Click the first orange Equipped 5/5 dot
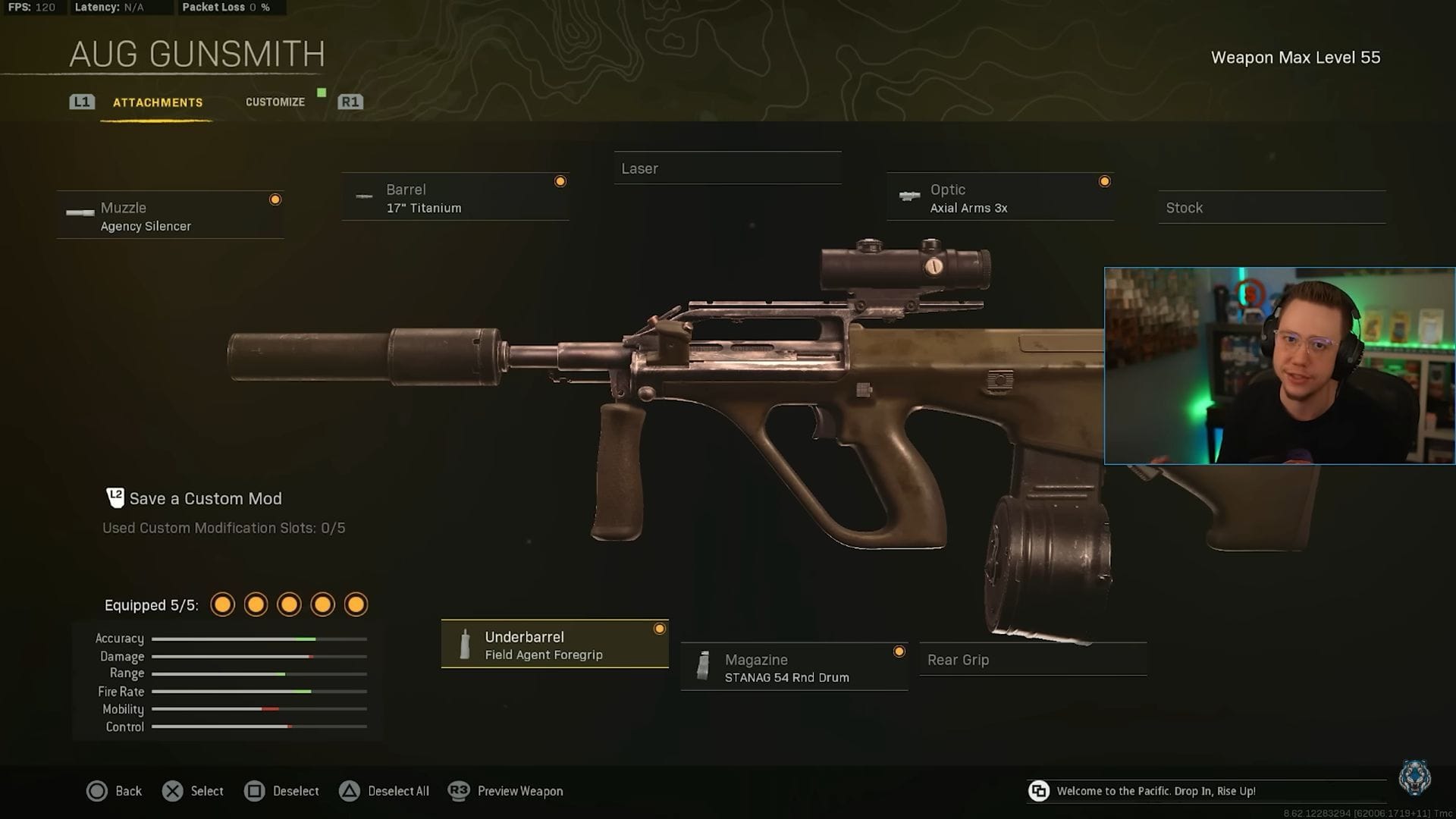 click(222, 604)
